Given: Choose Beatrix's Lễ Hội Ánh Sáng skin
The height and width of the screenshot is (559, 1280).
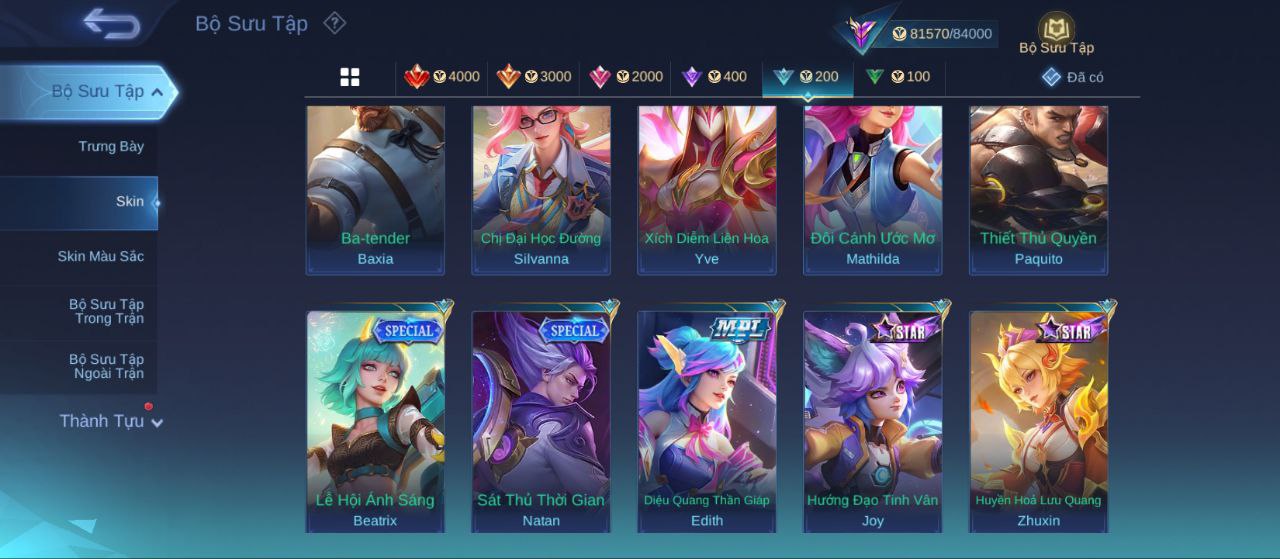Looking at the screenshot, I should point(375,421).
